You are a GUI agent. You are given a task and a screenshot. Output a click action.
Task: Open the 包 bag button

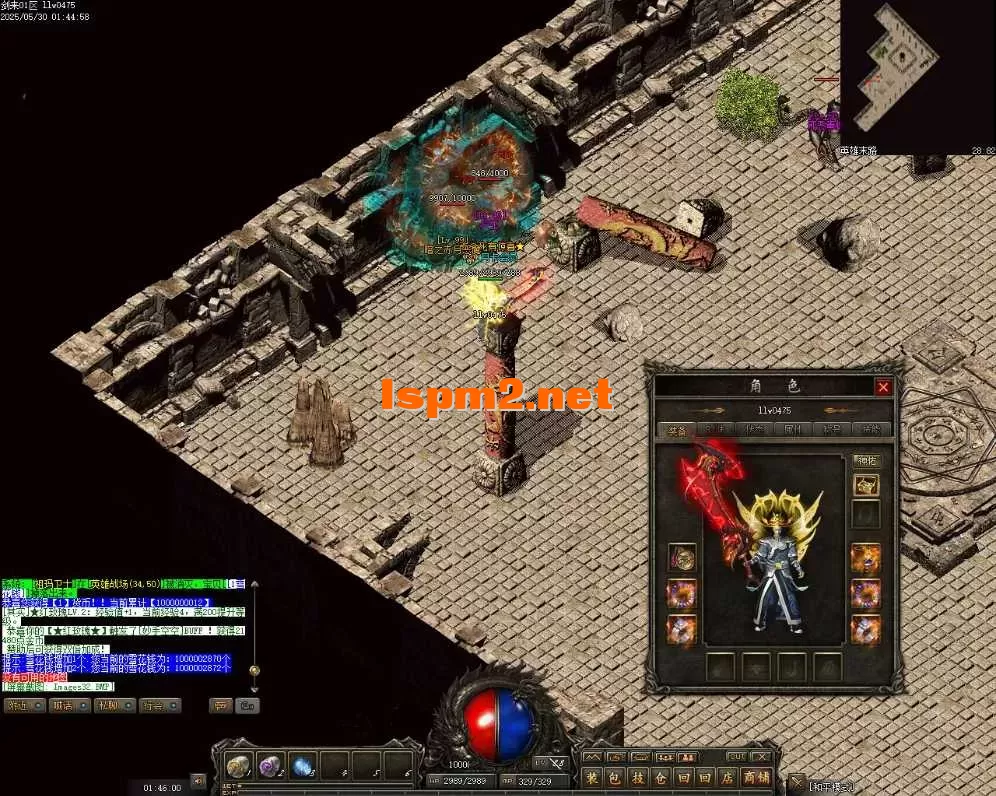(x=615, y=777)
